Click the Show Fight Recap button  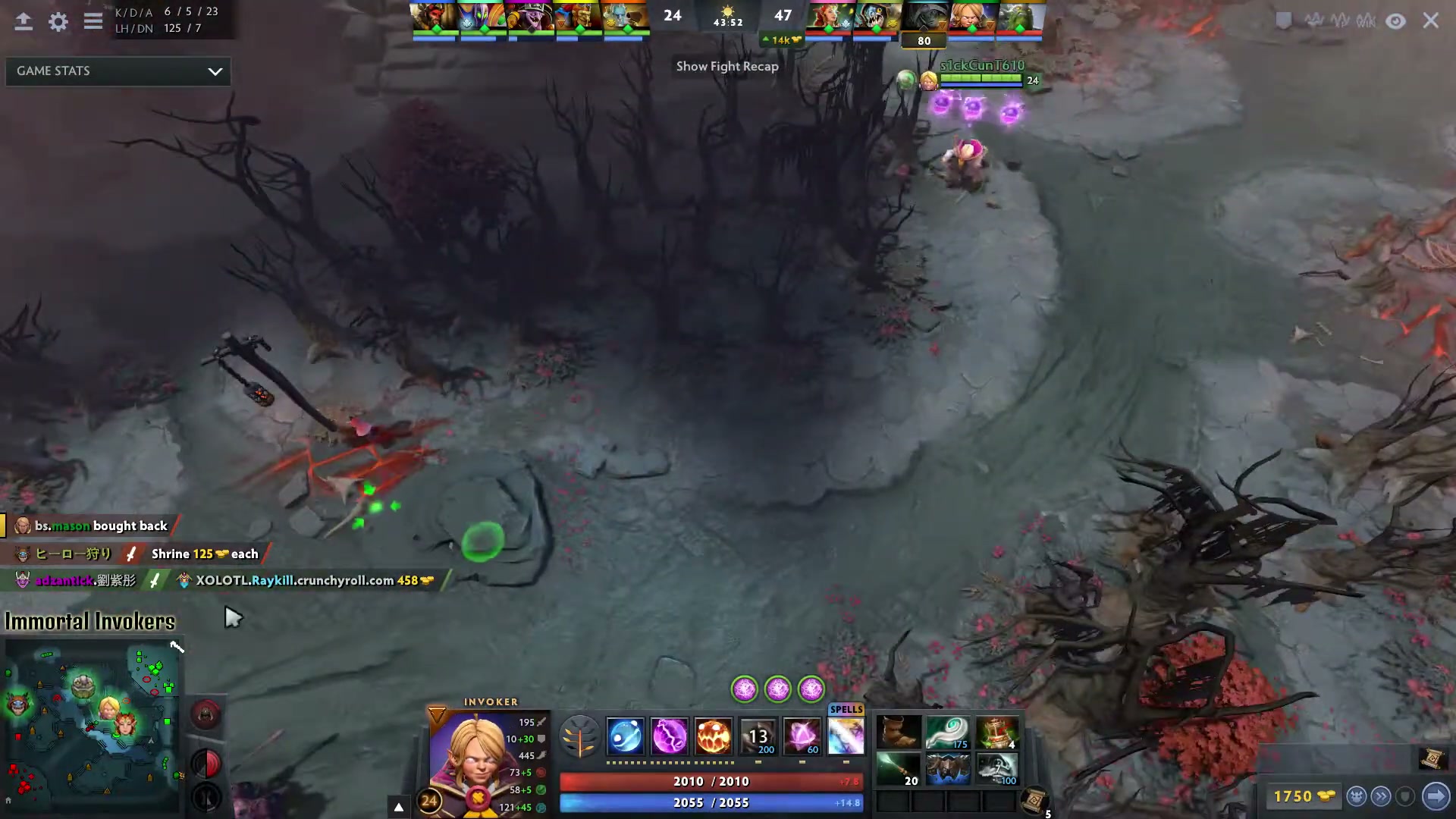tap(726, 66)
